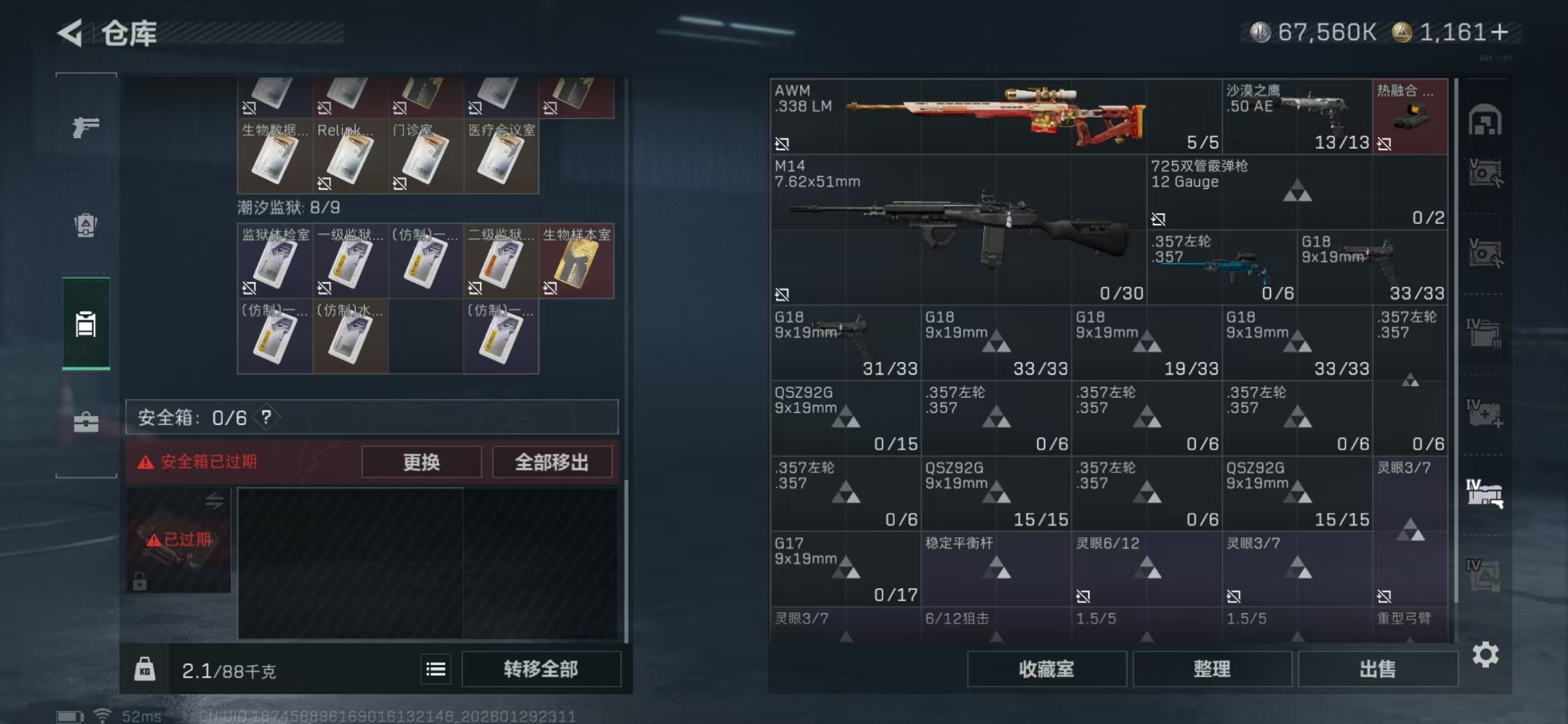Viewport: 1568px width, 724px height.
Task: Select the IV weapon case icon on right edge
Action: click(1485, 493)
